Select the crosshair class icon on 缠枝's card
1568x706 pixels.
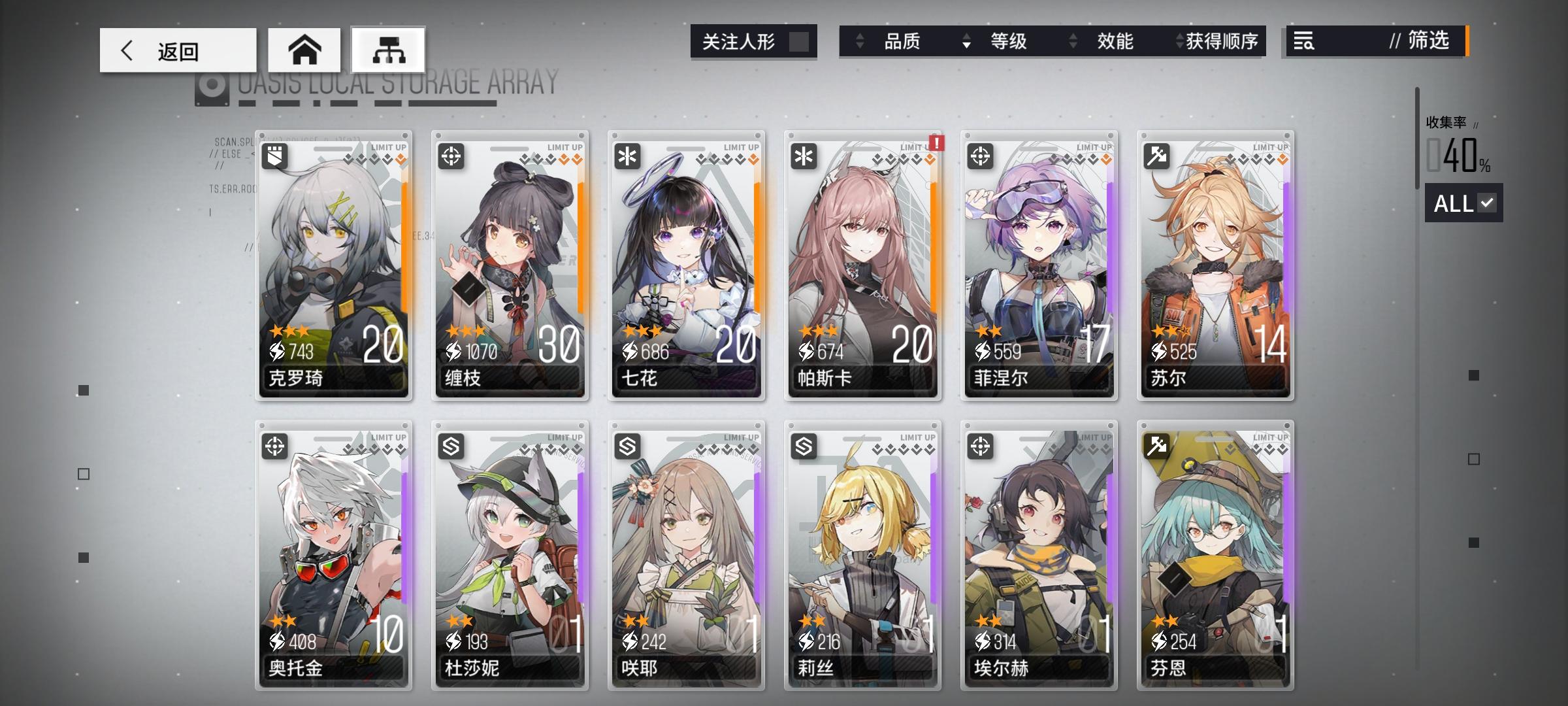(451, 155)
